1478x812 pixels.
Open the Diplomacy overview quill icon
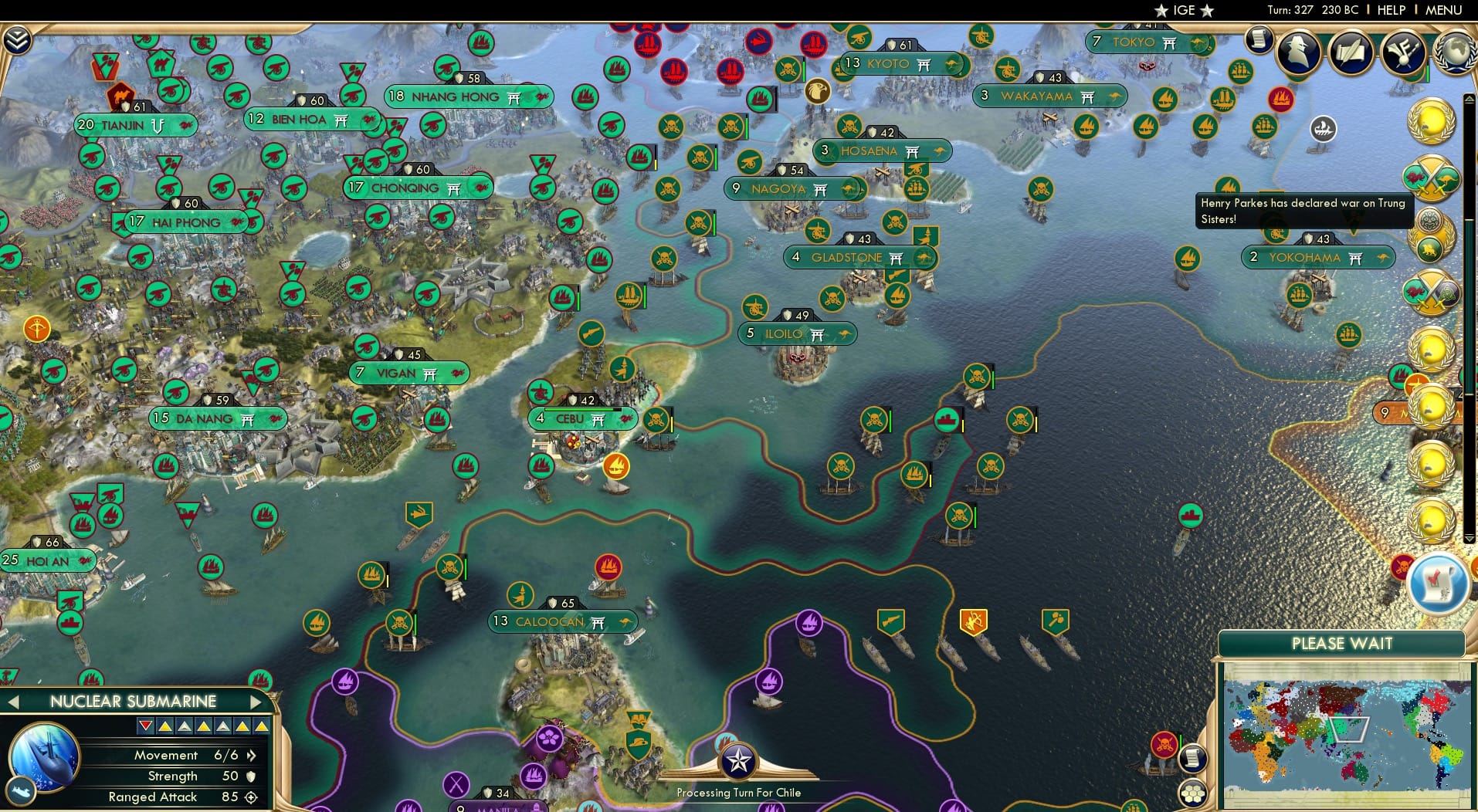coord(1351,51)
